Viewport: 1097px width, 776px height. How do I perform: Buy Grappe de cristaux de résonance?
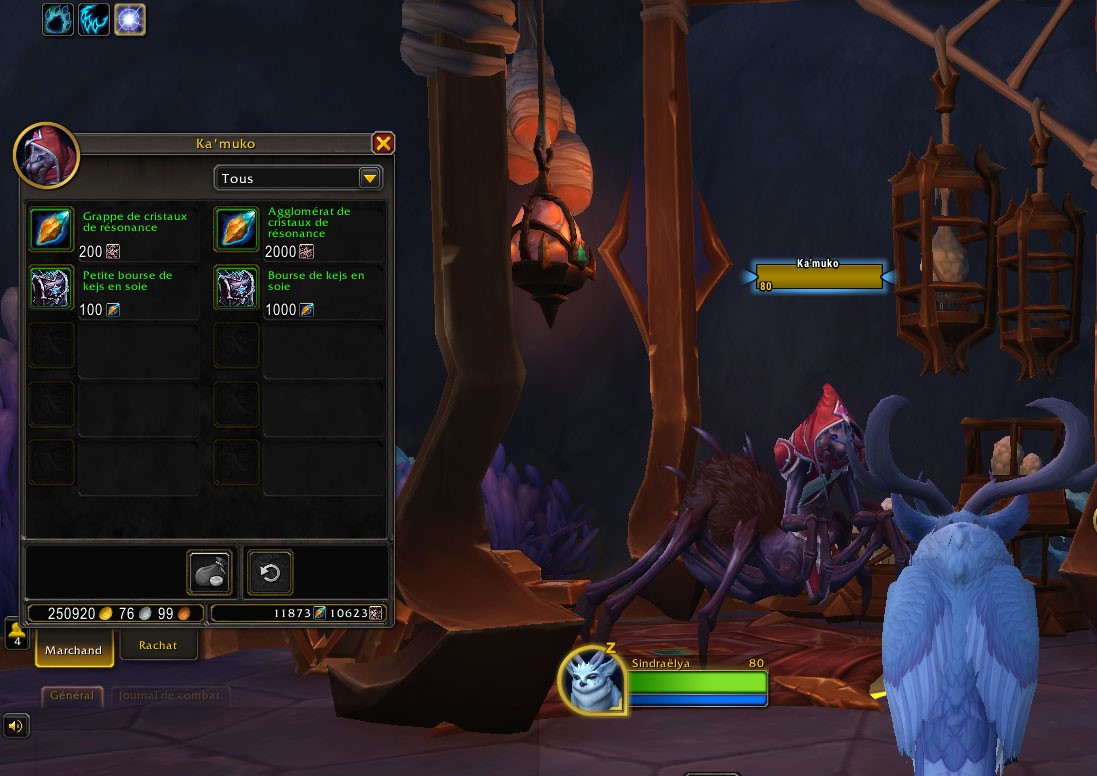tap(51, 228)
